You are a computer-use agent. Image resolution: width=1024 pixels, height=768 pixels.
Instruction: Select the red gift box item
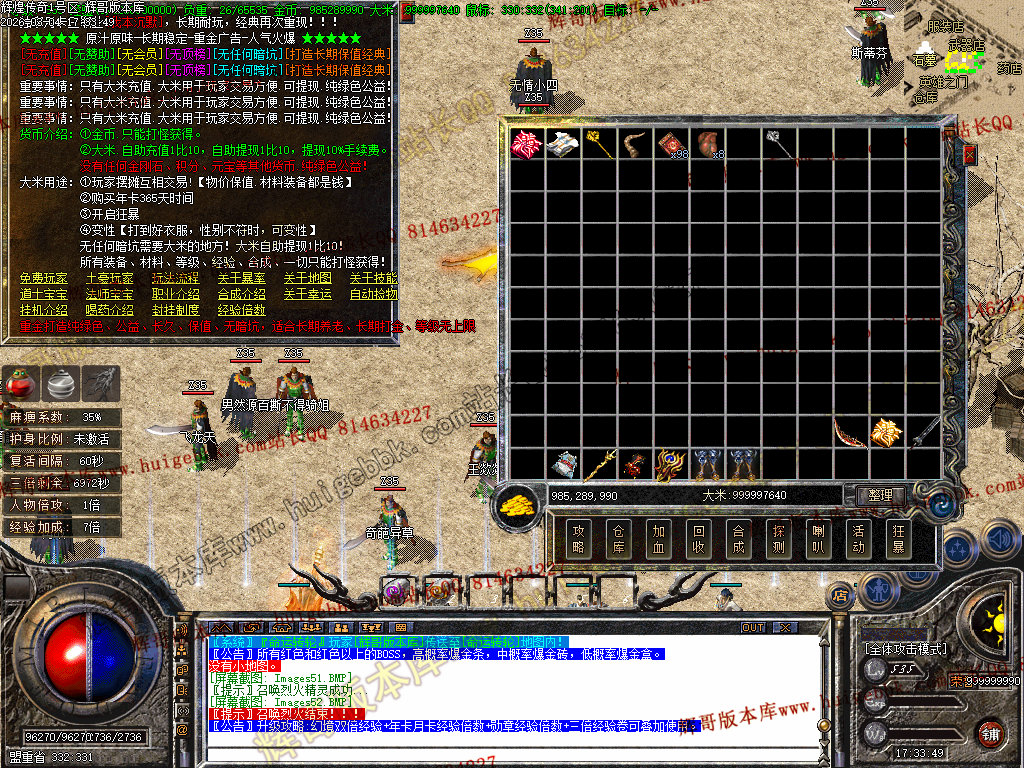(x=524, y=143)
